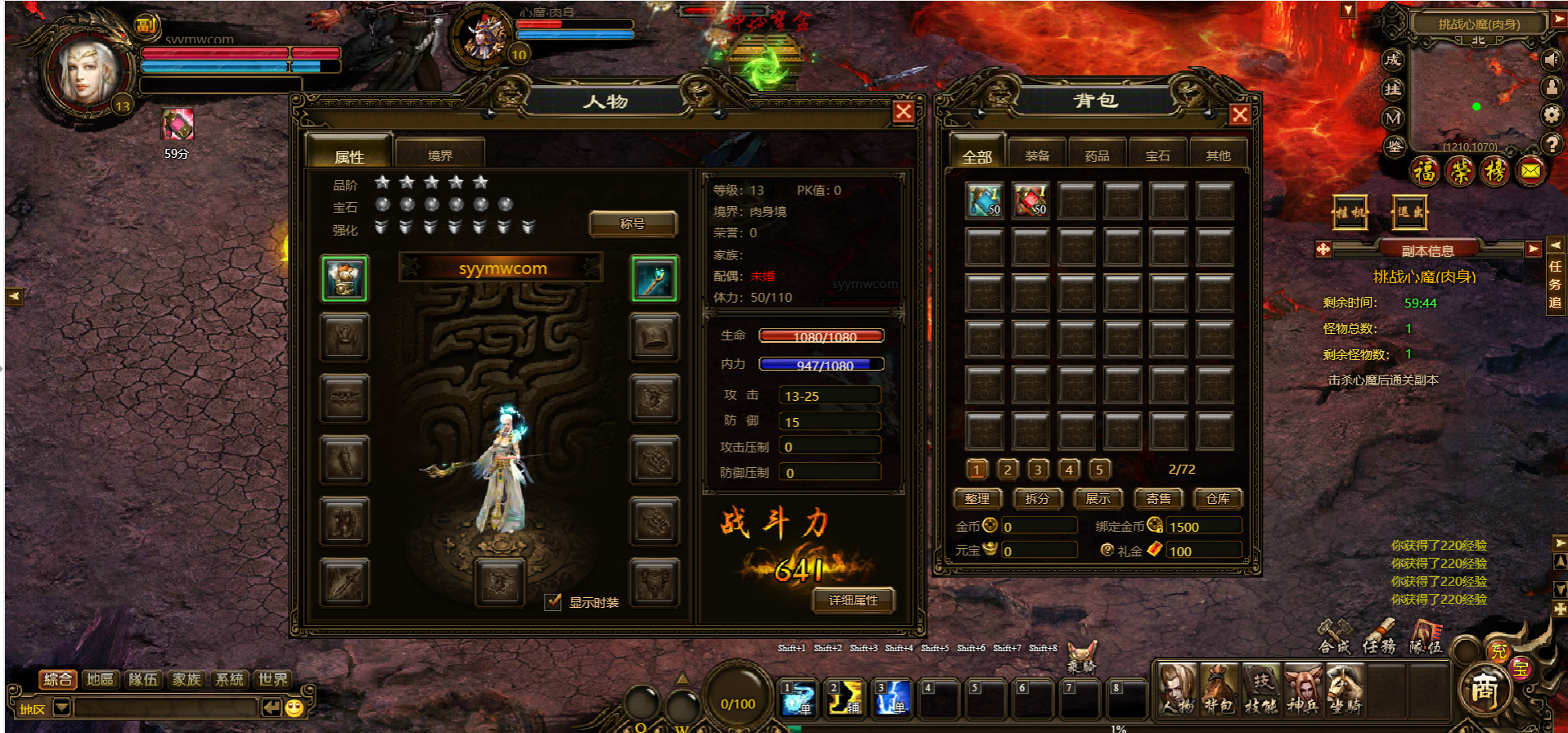Switch to the 境界 tab

click(440, 155)
